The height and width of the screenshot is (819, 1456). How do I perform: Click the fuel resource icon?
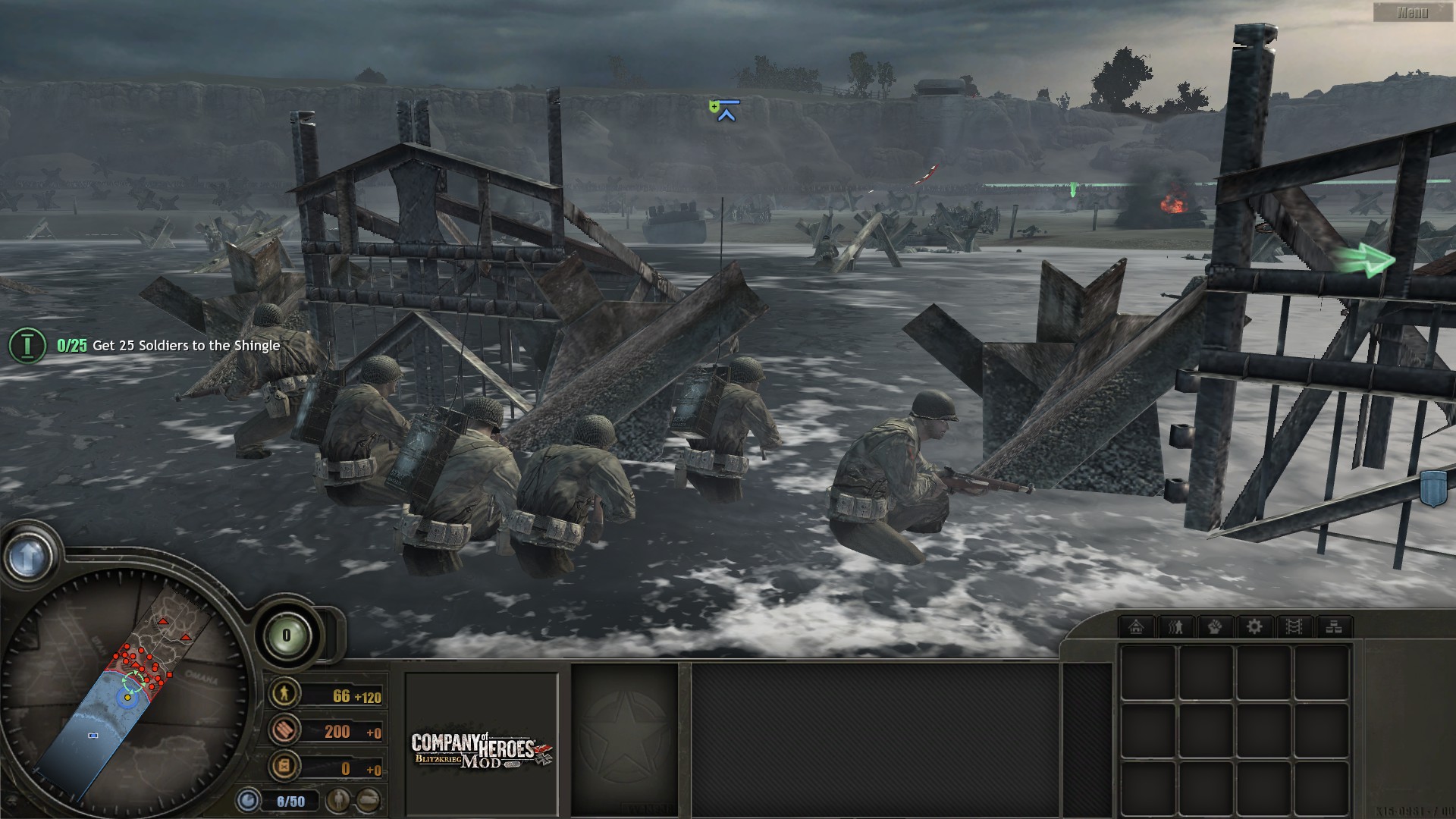tap(284, 767)
